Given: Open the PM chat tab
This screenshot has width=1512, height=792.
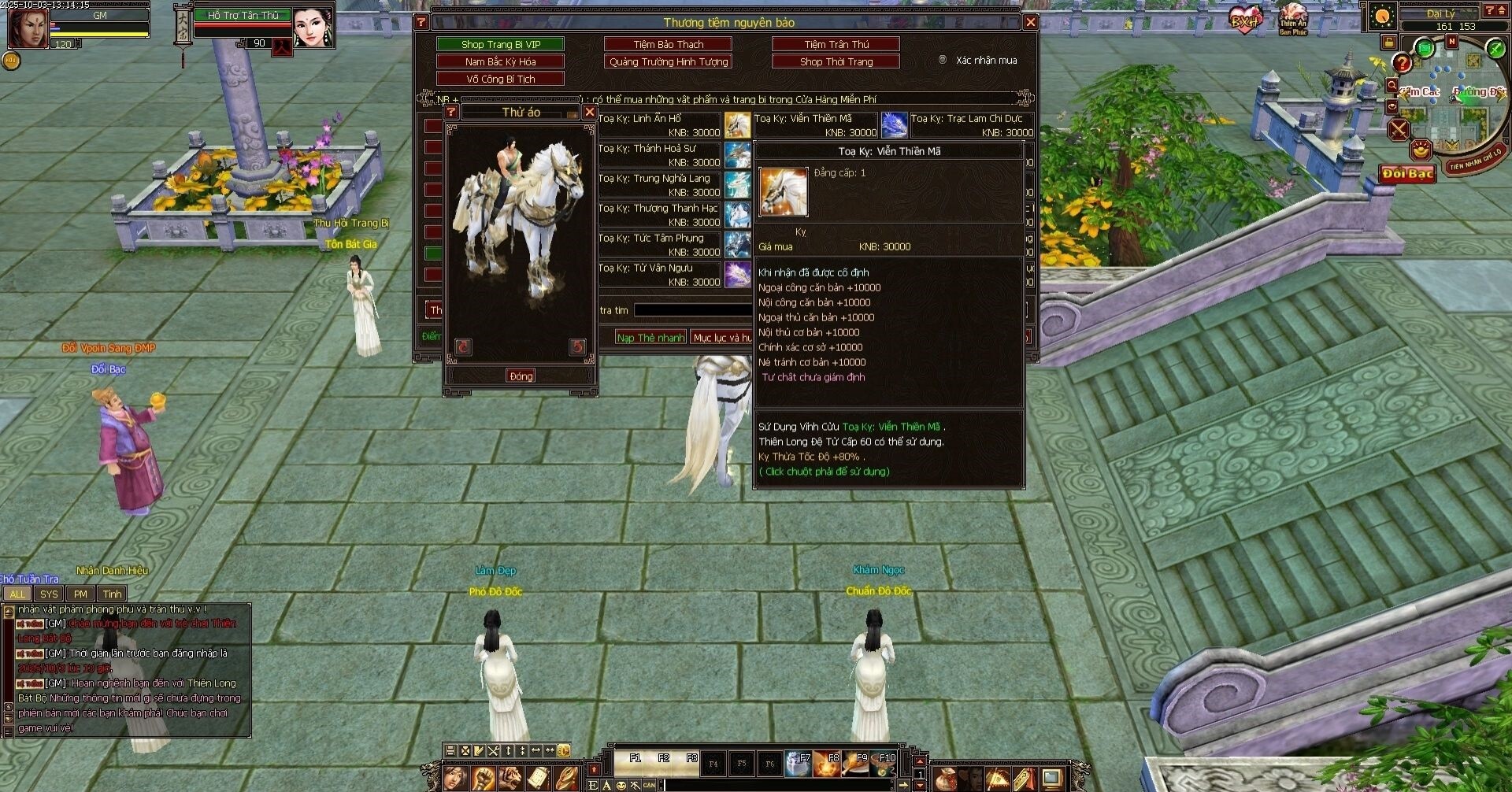Looking at the screenshot, I should coord(80,594).
